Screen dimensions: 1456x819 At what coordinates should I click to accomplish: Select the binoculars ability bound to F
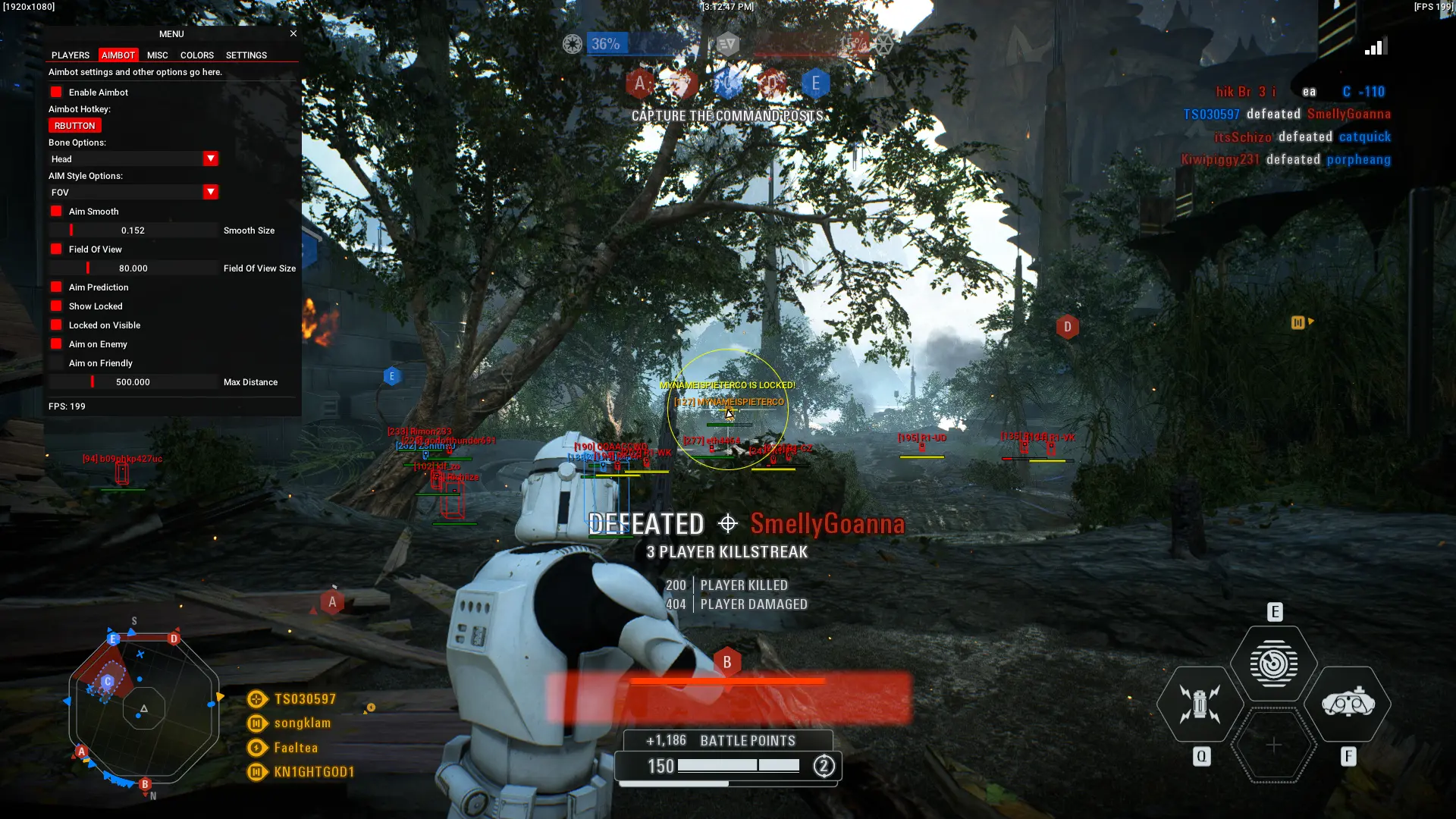pyautogui.click(x=1351, y=704)
